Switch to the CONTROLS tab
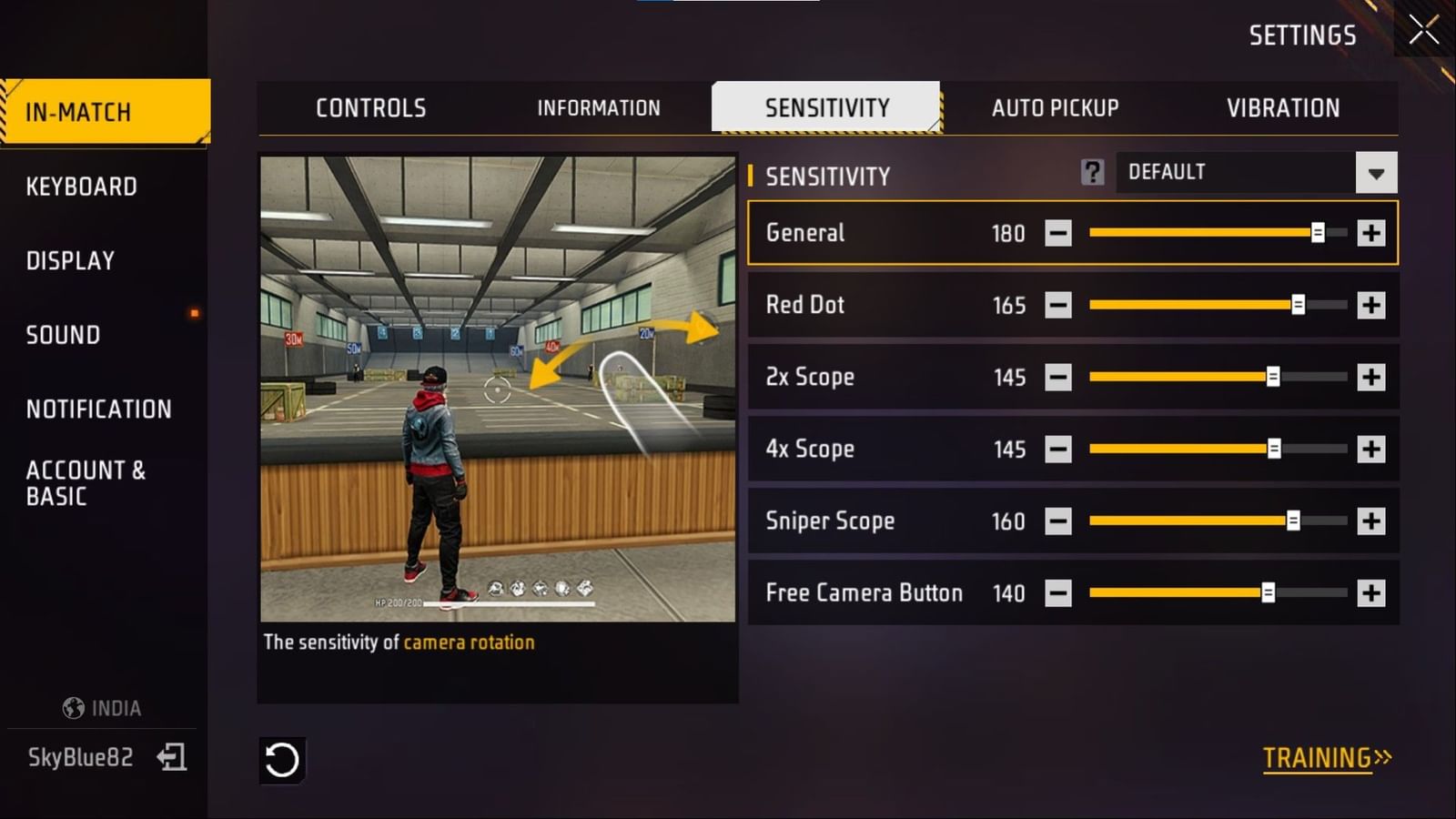1456x819 pixels. [x=369, y=107]
